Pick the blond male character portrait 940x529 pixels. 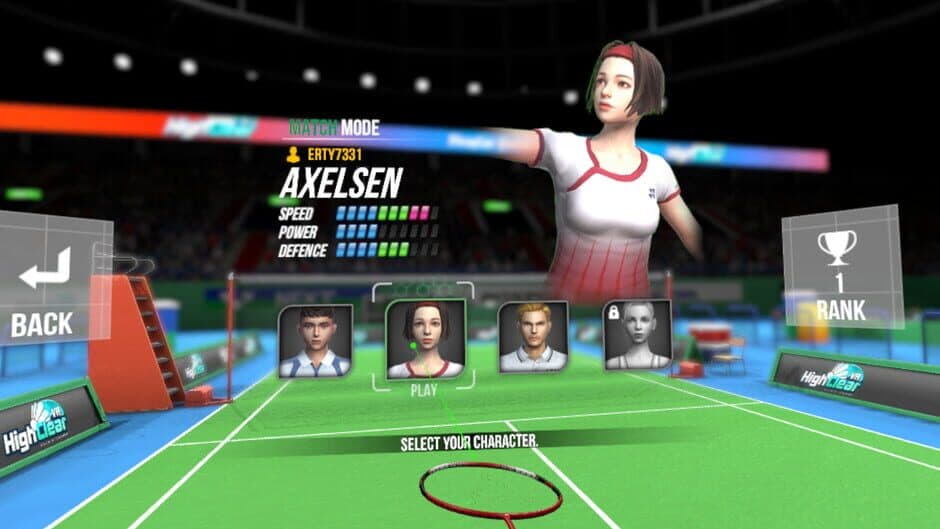[533, 337]
